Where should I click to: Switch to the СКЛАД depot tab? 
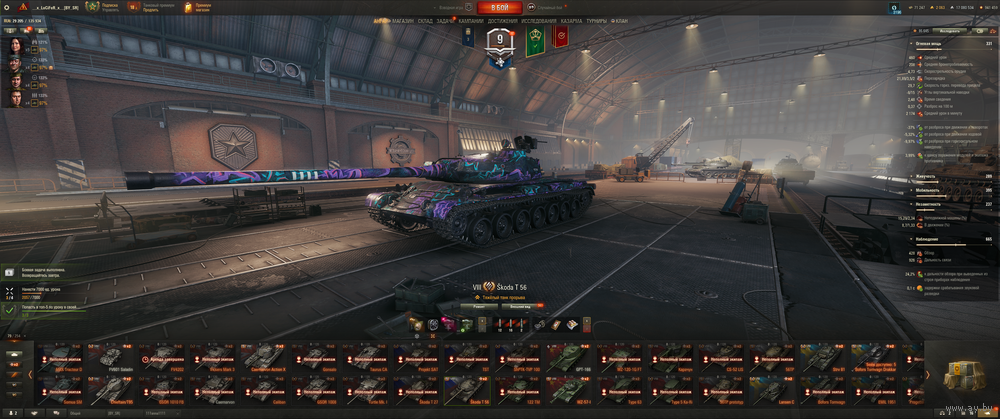(425, 20)
